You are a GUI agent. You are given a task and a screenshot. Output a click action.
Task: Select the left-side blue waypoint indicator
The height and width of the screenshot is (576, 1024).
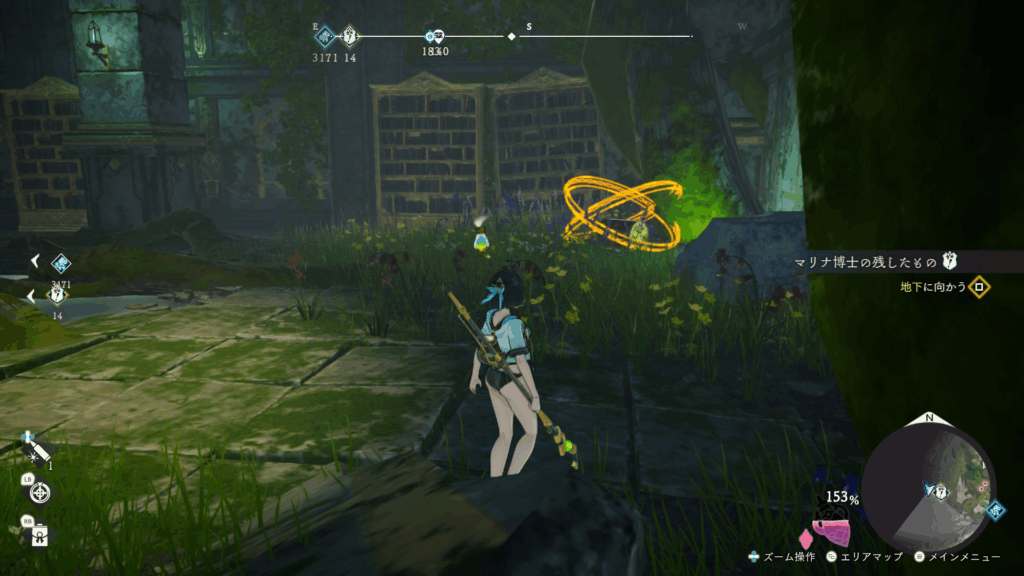60,263
